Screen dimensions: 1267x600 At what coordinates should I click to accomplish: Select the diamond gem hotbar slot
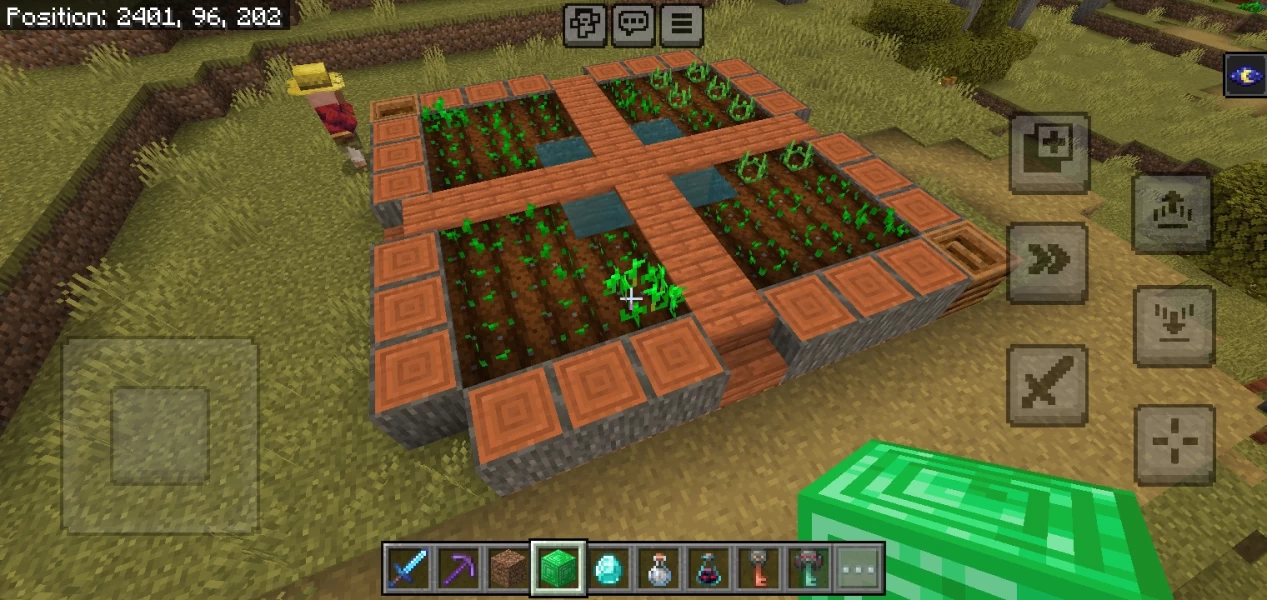pyautogui.click(x=608, y=570)
